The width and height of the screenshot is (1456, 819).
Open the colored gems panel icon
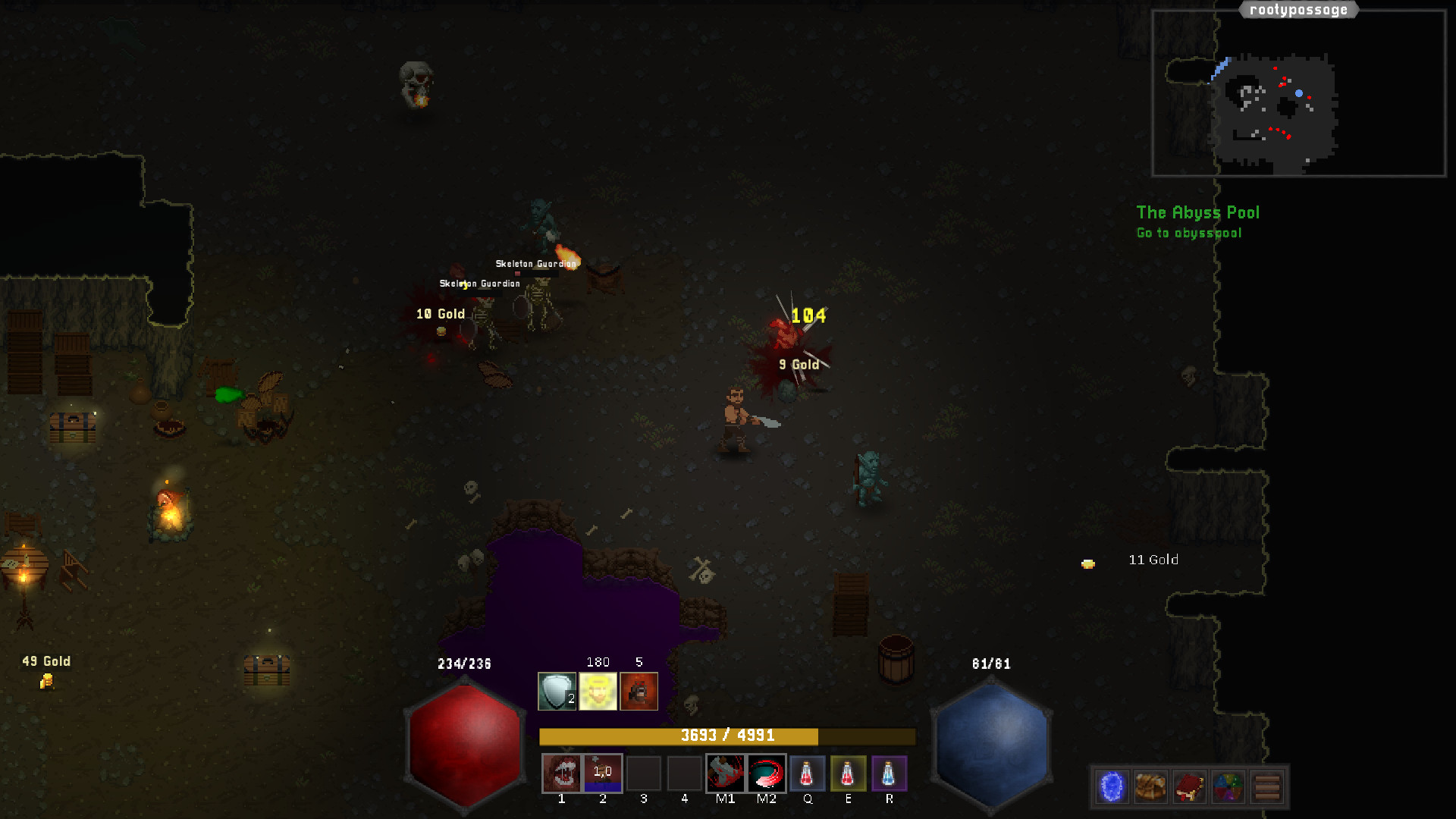[x=1228, y=786]
